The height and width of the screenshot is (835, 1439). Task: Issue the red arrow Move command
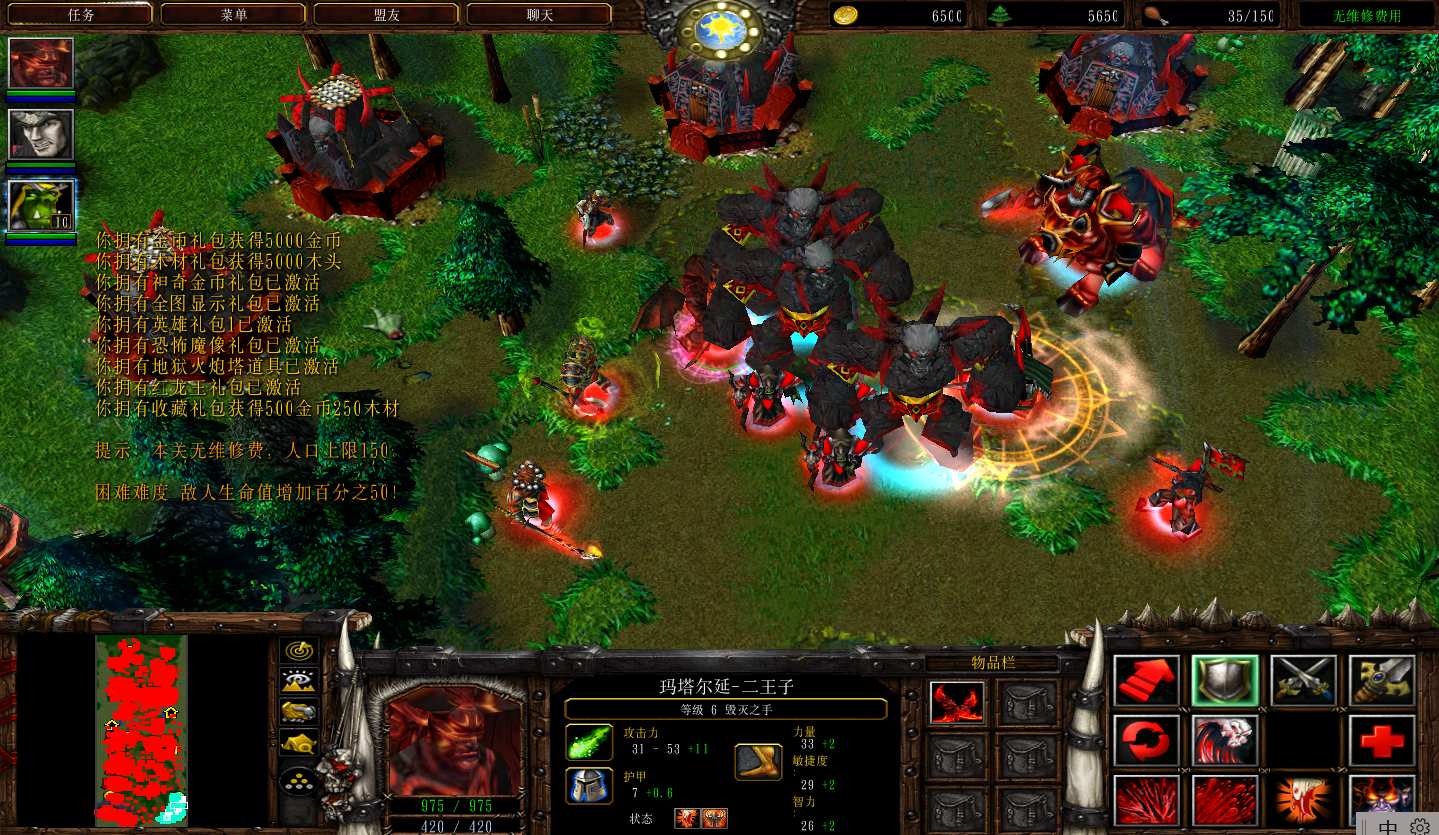click(1146, 681)
